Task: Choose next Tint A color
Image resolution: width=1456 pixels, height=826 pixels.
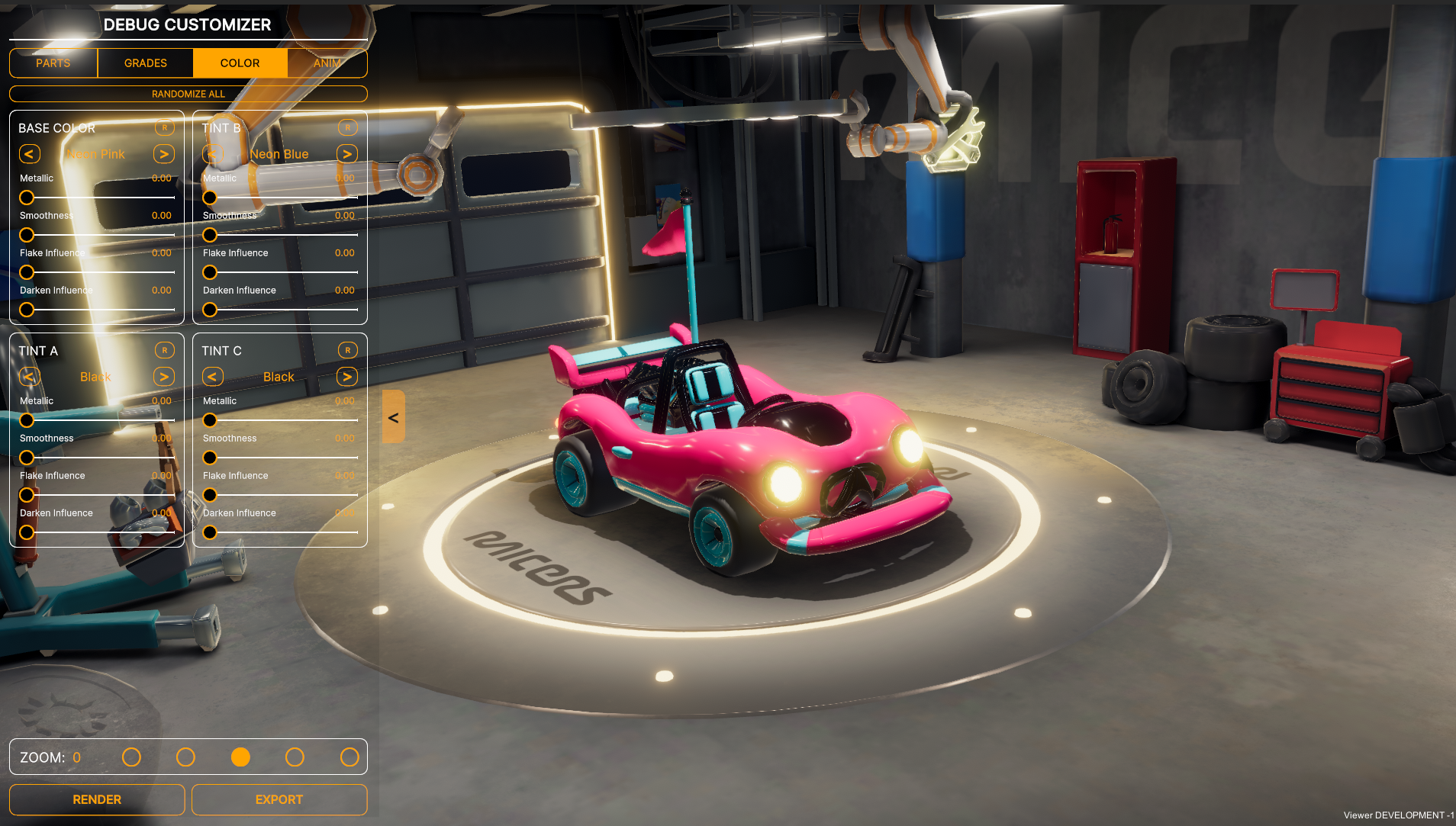Action: (x=164, y=377)
